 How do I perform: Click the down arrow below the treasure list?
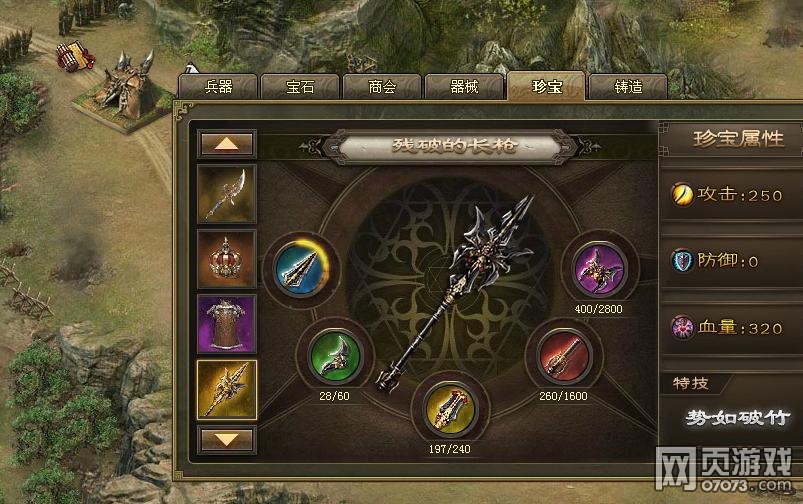[227, 438]
